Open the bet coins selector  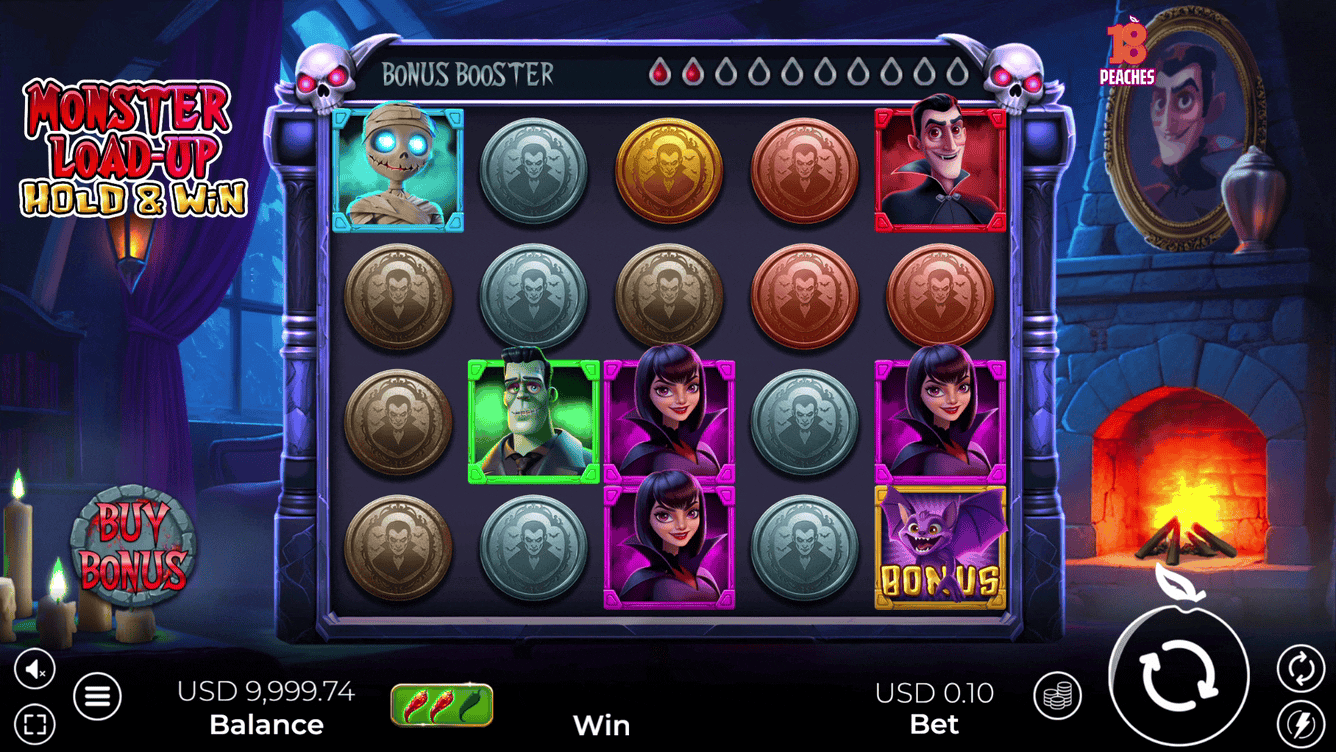(1057, 695)
